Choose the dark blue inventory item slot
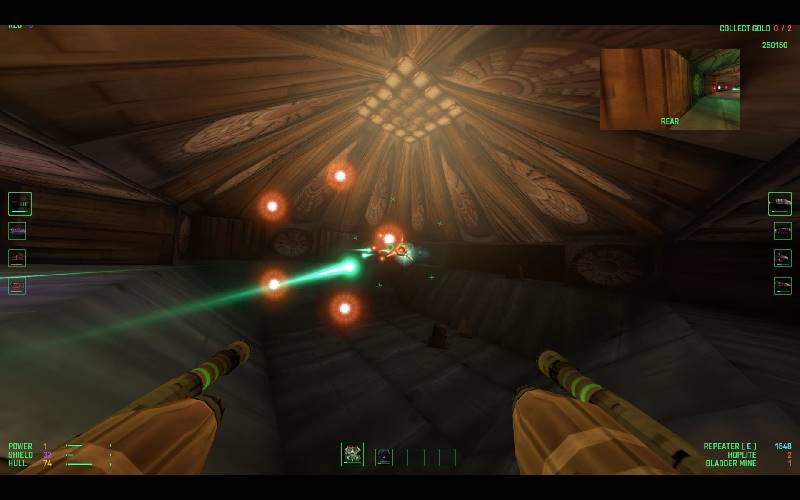Image resolution: width=800 pixels, height=500 pixels. tap(384, 457)
